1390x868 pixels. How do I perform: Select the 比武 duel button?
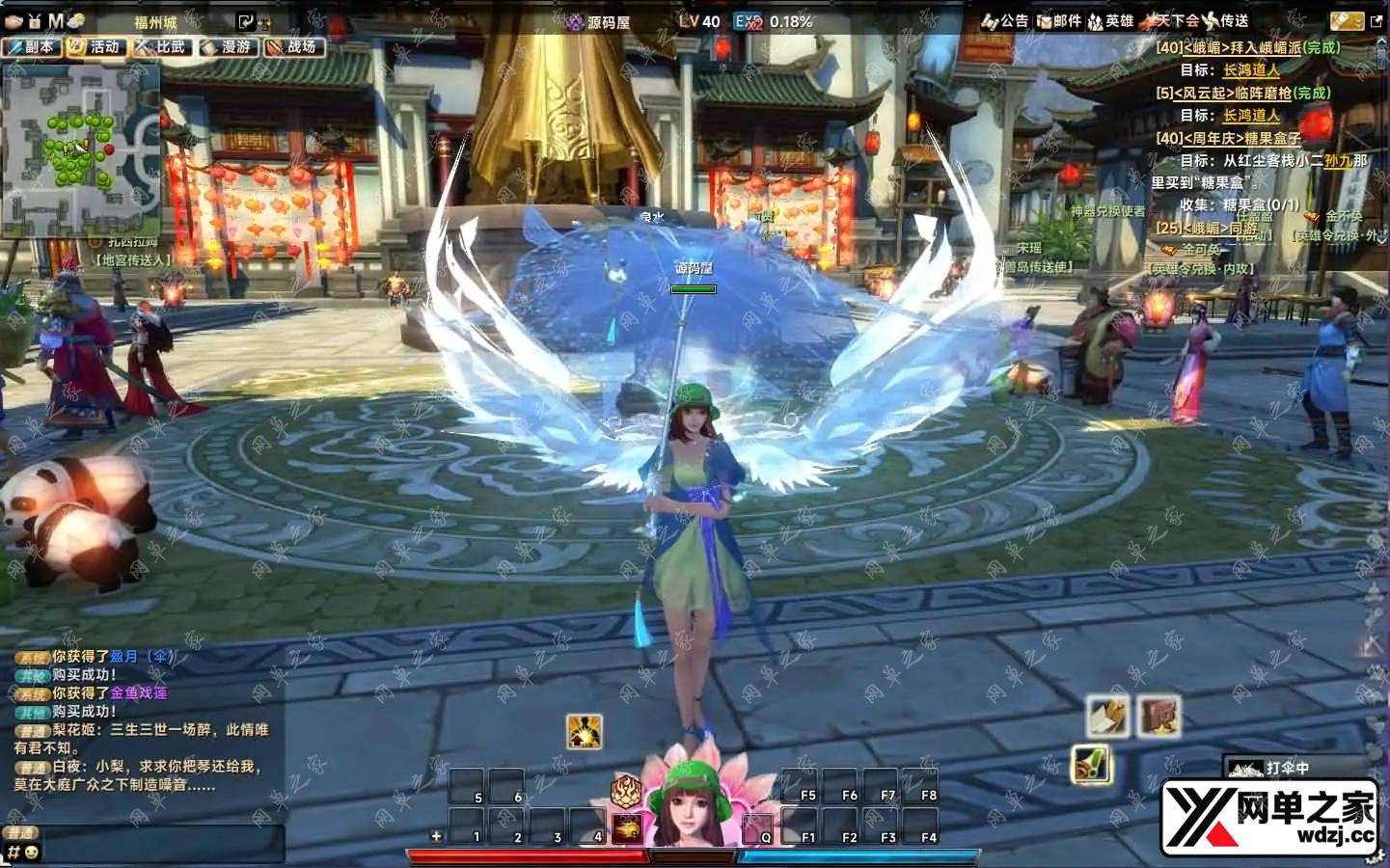click(x=162, y=46)
